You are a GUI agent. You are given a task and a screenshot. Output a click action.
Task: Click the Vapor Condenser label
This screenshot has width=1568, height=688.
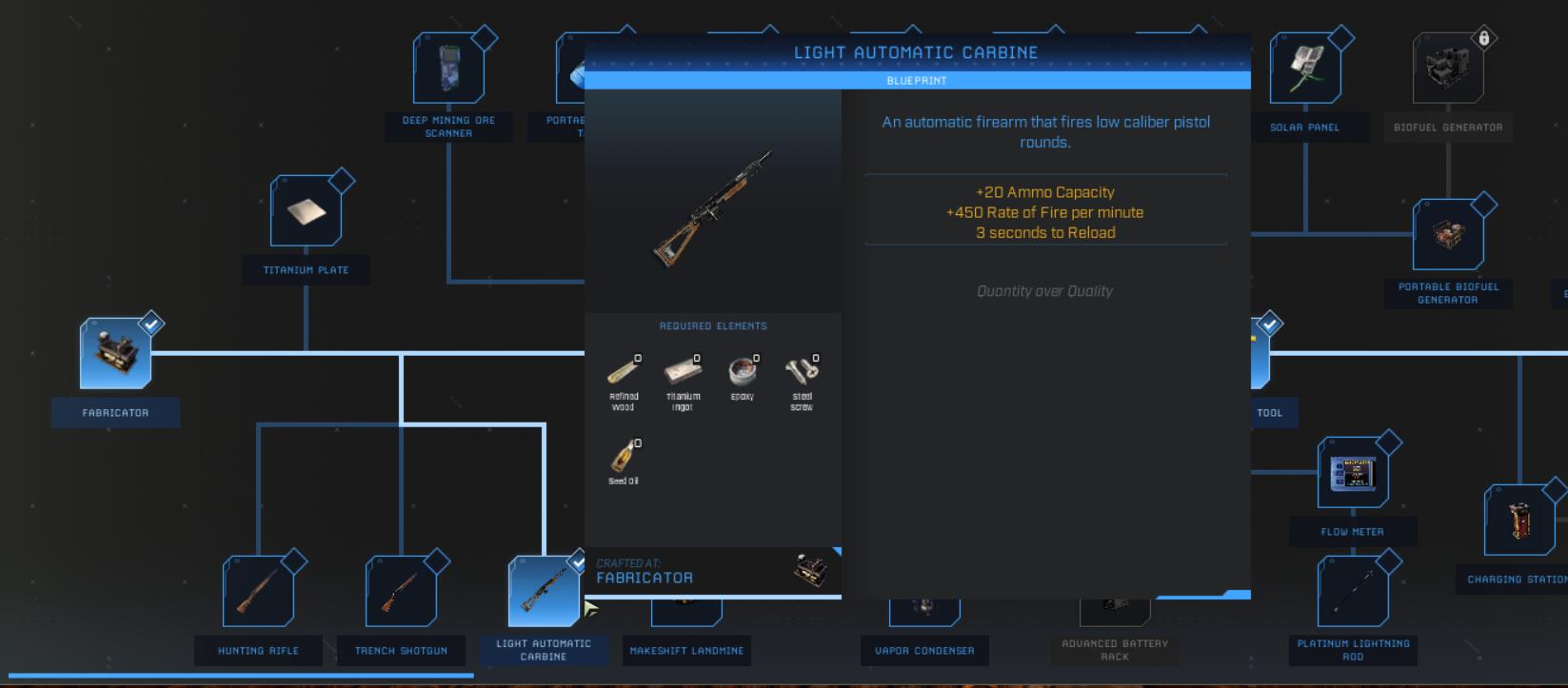coord(923,651)
